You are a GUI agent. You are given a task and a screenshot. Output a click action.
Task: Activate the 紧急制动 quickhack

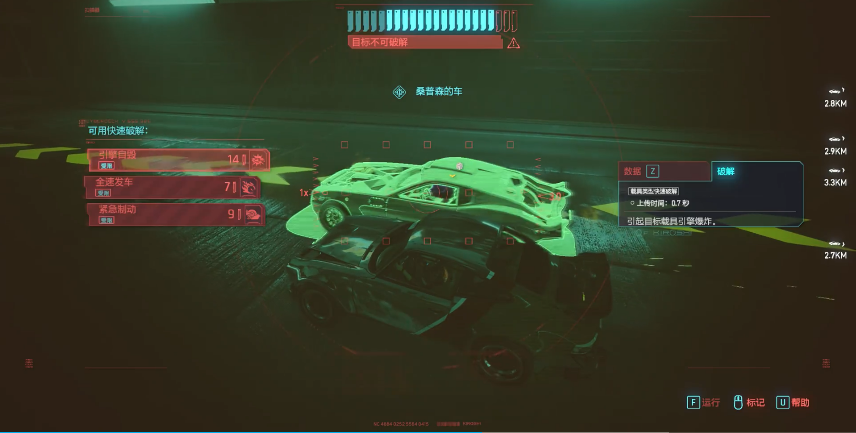click(x=176, y=213)
